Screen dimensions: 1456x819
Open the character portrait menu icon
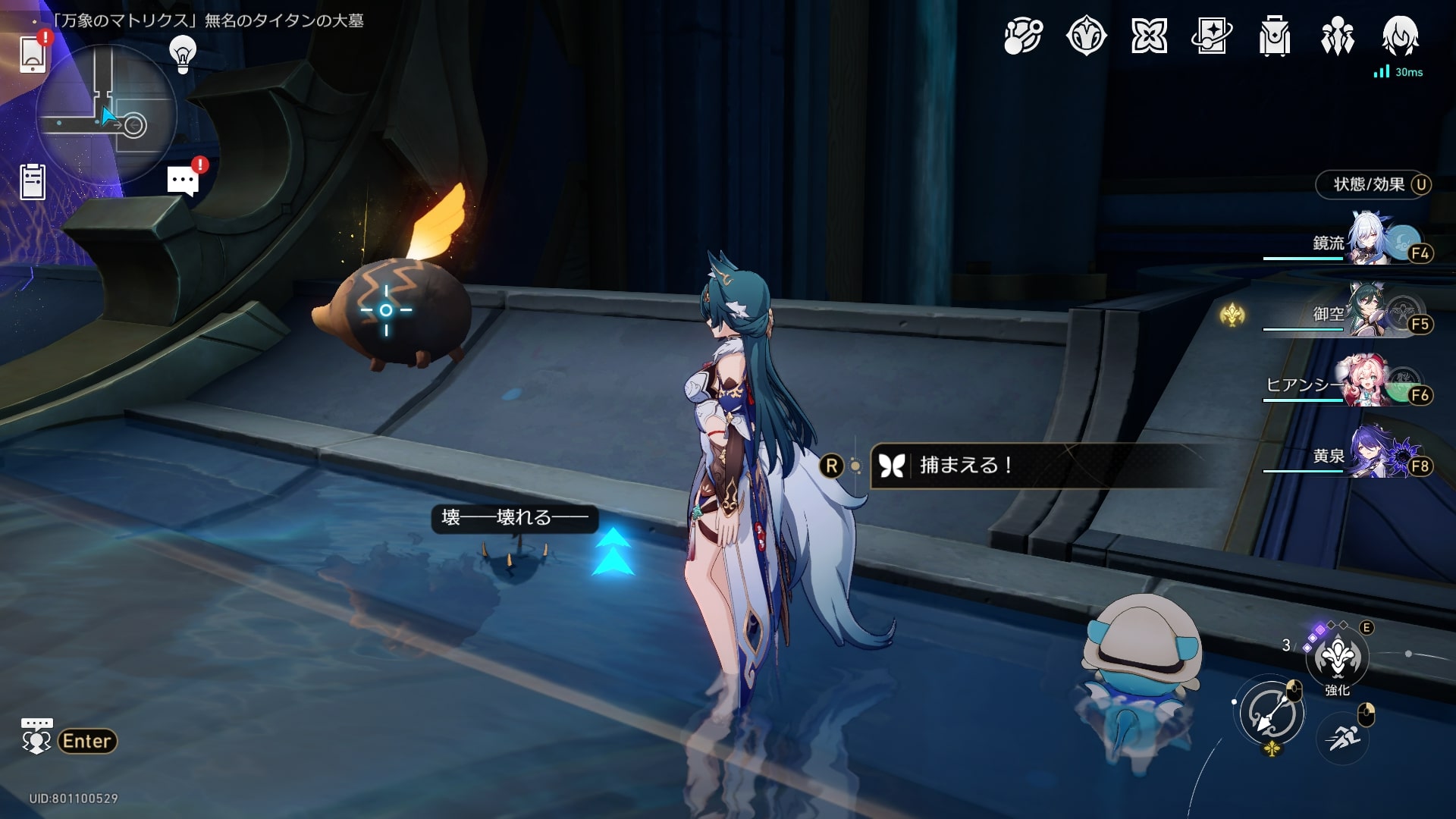(x=1400, y=36)
